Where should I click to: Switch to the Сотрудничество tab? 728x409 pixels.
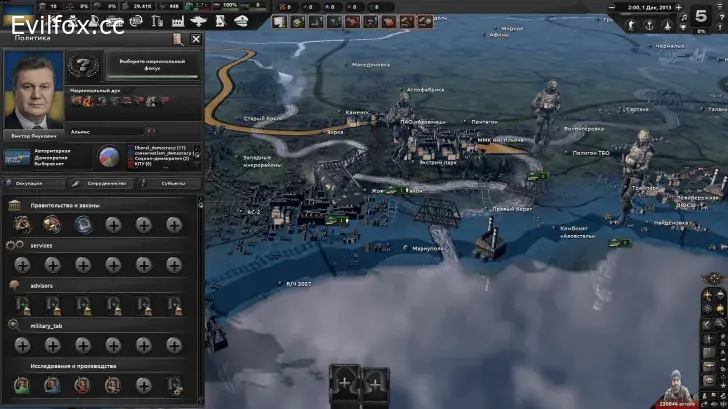click(x=105, y=183)
